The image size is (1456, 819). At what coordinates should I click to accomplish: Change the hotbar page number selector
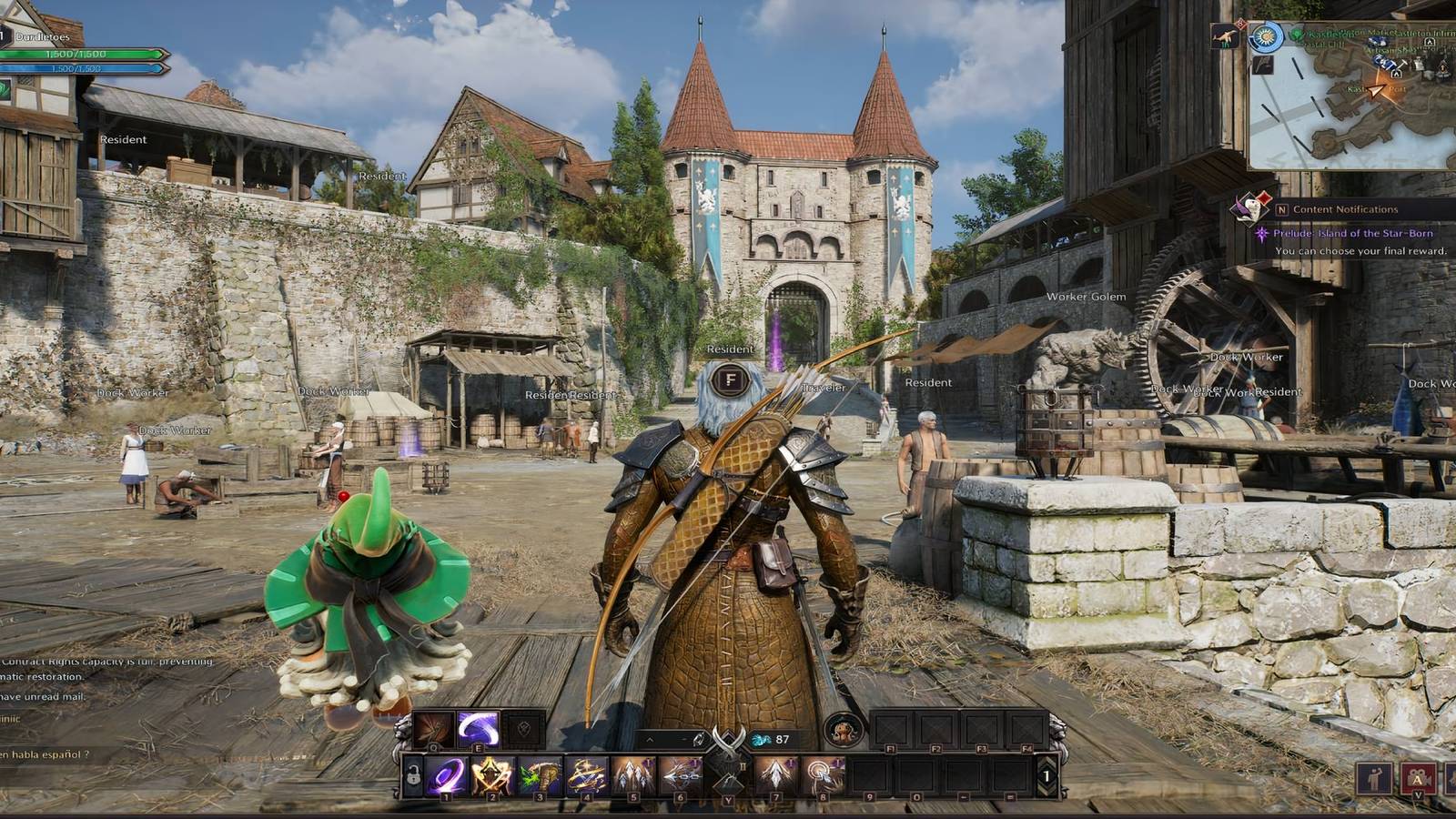[1046, 777]
